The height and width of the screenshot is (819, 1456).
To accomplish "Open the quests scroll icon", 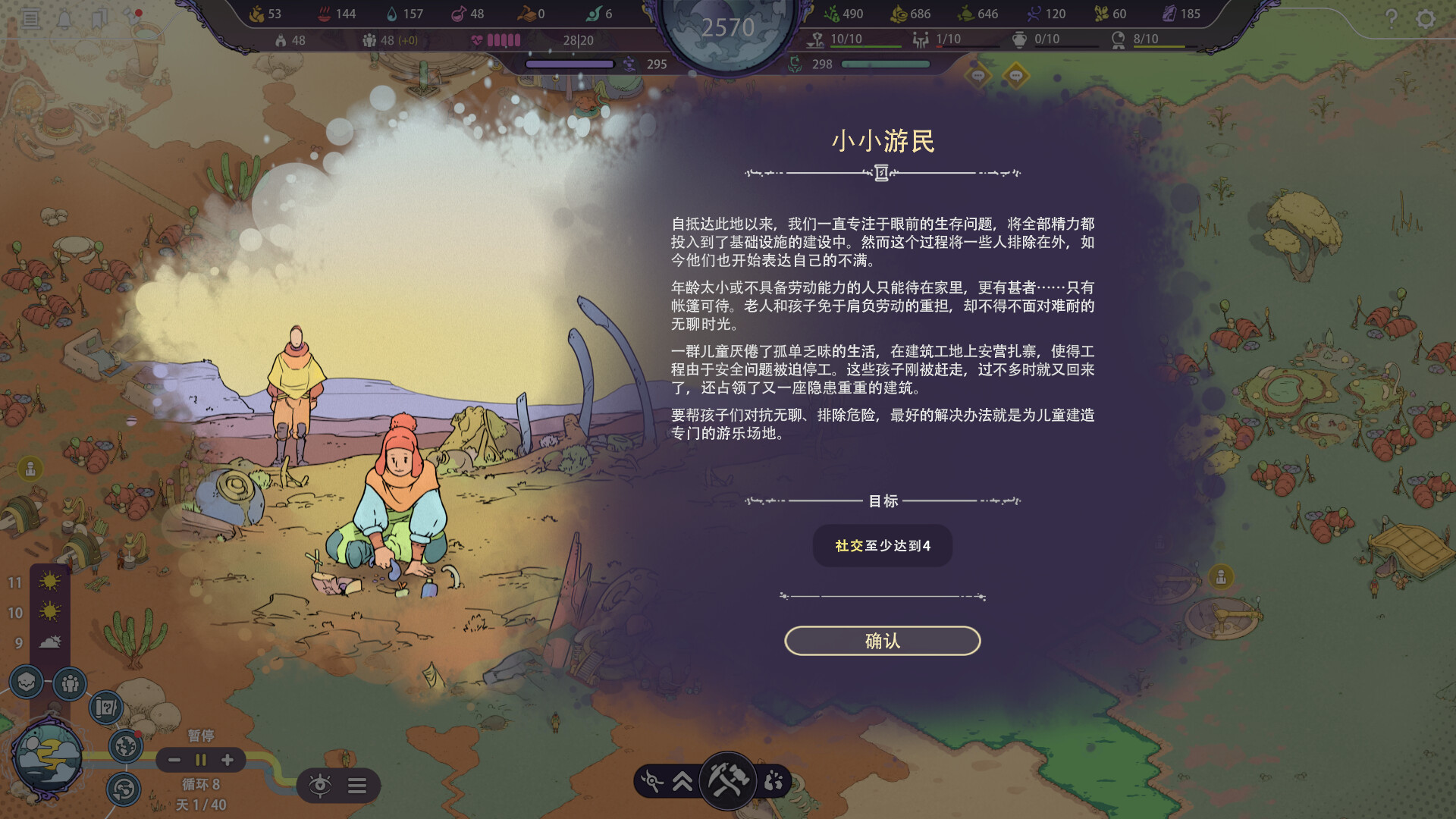I will 107,707.
